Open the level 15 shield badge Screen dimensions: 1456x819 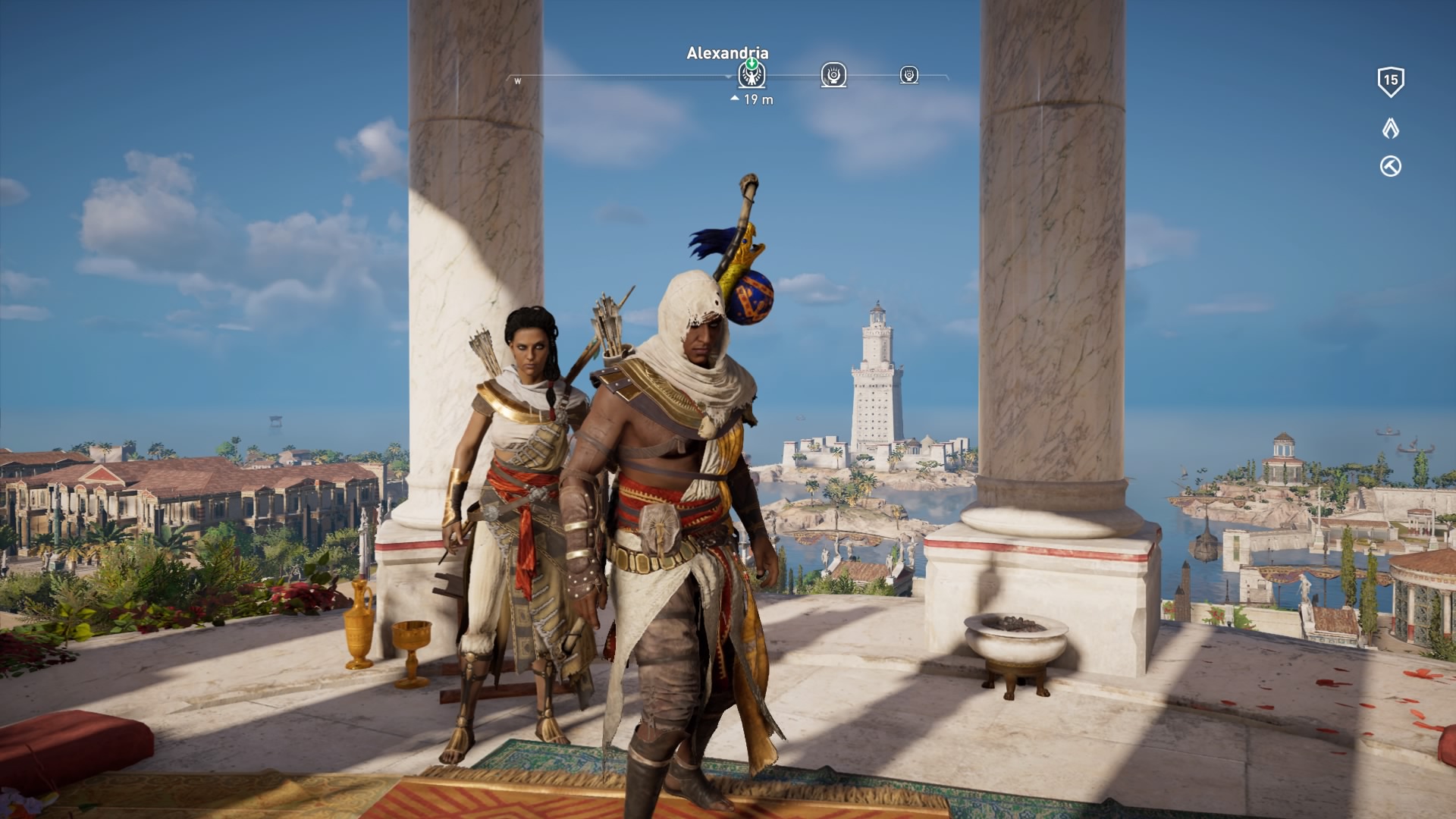click(x=1390, y=81)
